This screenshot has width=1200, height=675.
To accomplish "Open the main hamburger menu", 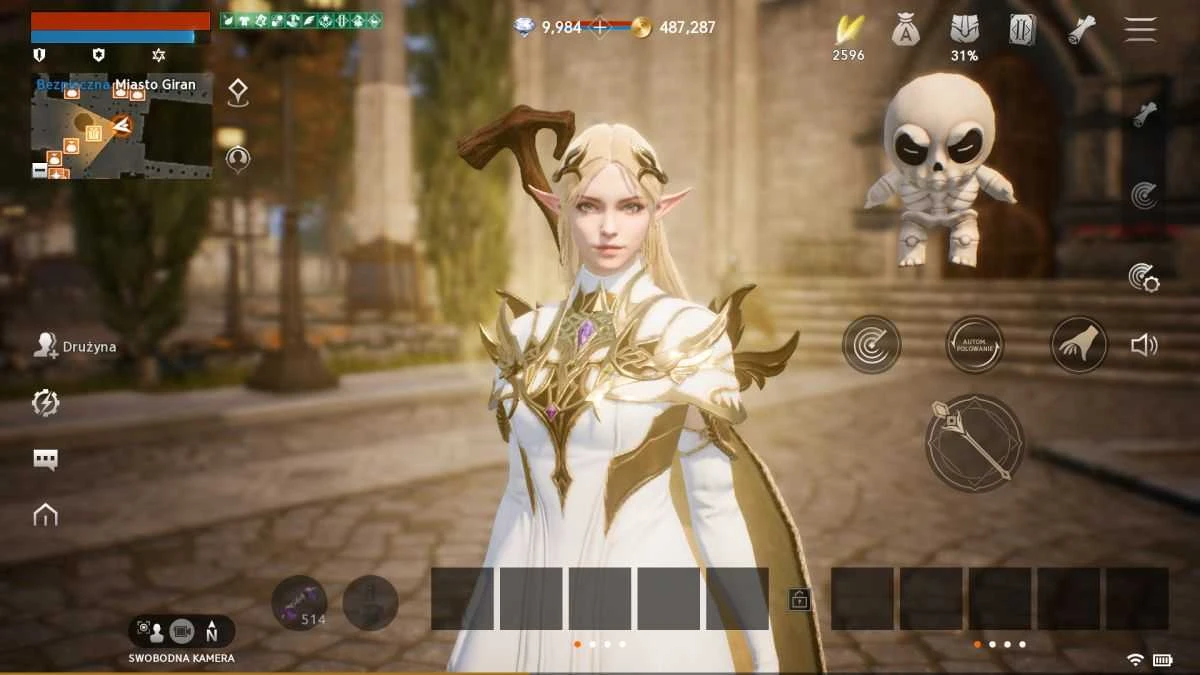I will 1140,29.
